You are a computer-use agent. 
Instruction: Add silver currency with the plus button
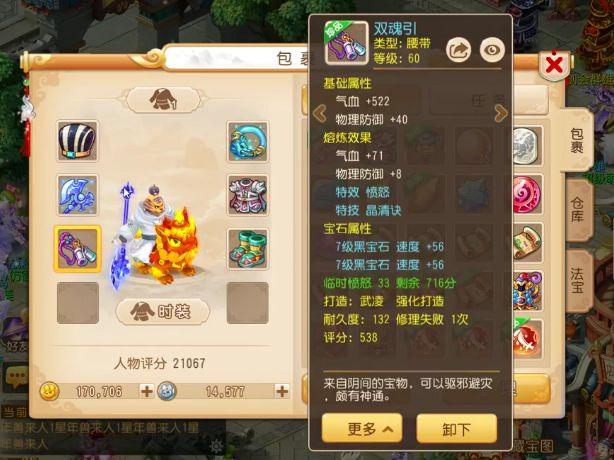tap(282, 391)
